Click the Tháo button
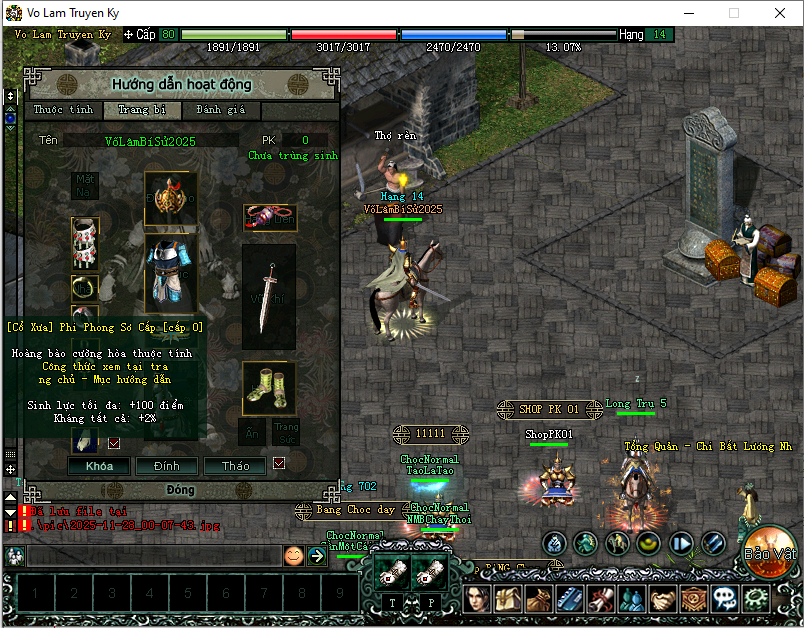Viewport: 804px width, 628px height. pyautogui.click(x=236, y=466)
